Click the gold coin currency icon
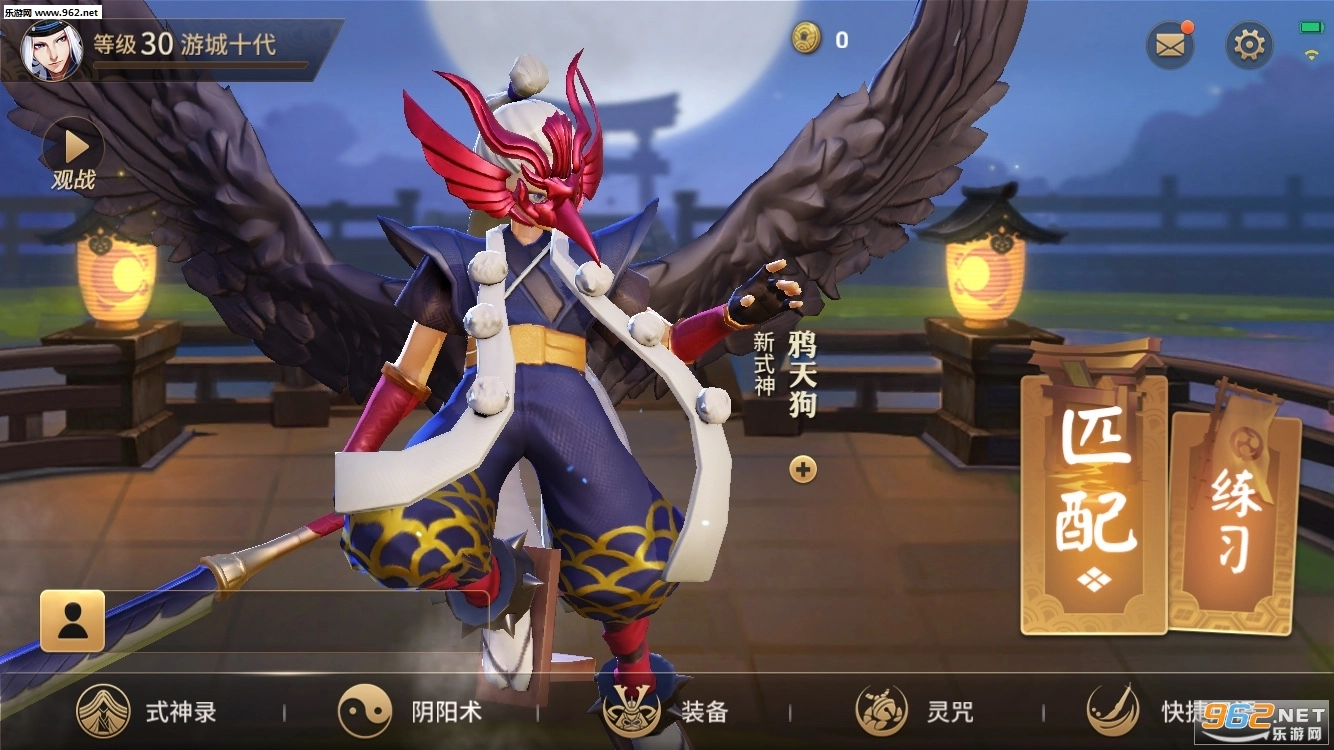 [806, 38]
